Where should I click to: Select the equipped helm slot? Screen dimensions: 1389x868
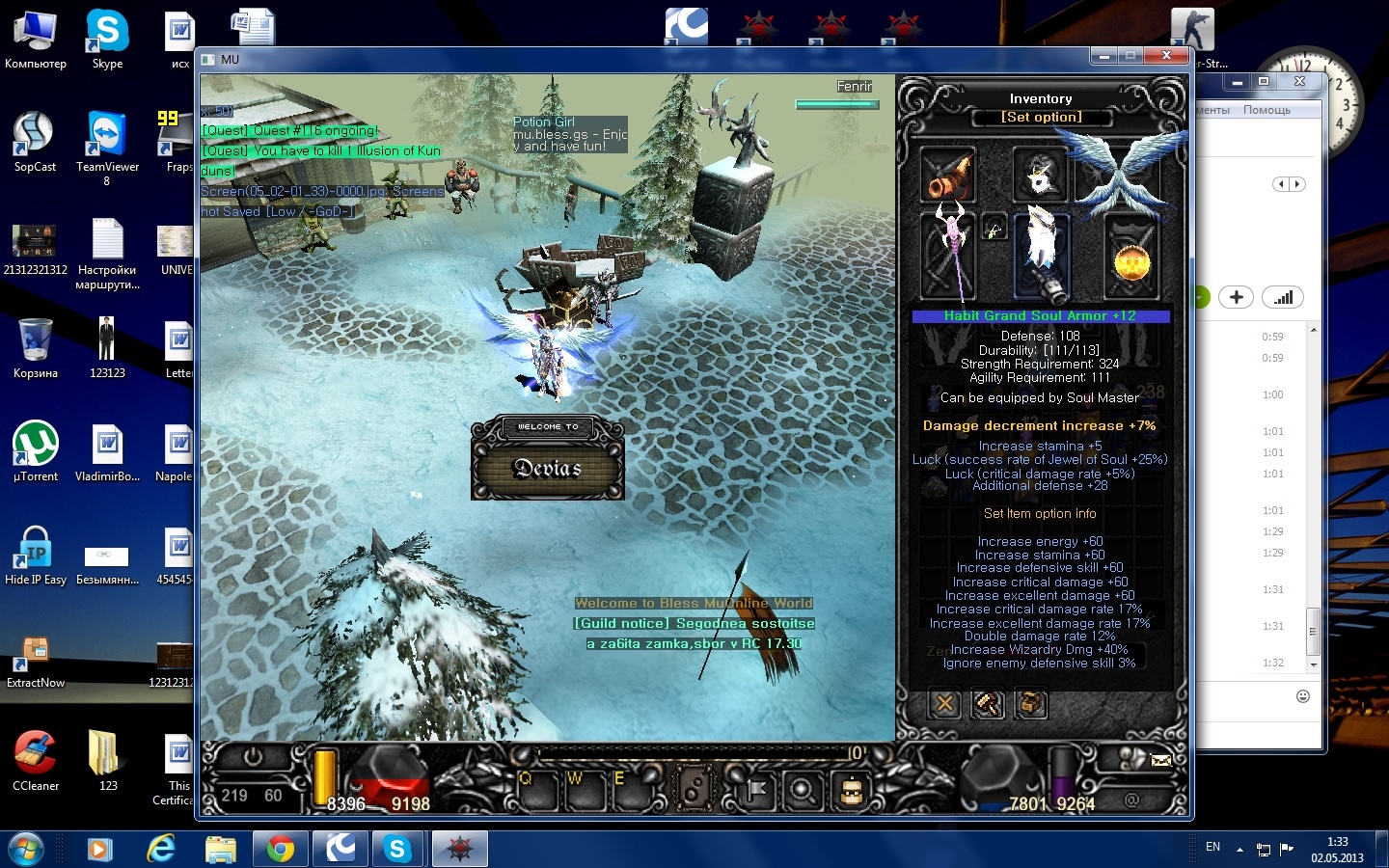1039,175
